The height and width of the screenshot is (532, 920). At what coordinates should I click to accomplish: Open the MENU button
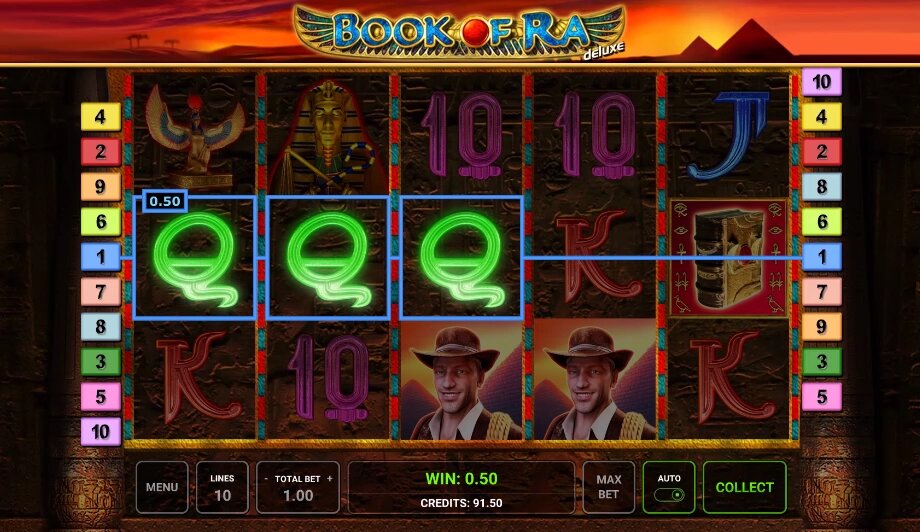[162, 487]
